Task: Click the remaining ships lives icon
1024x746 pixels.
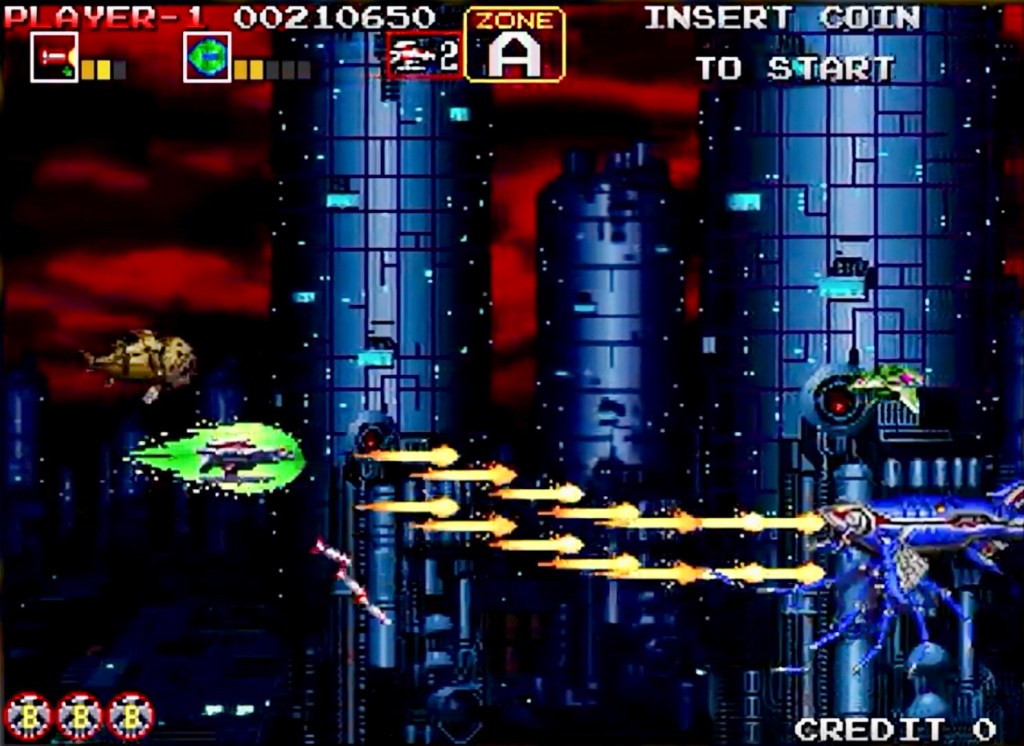Action: (x=424, y=55)
